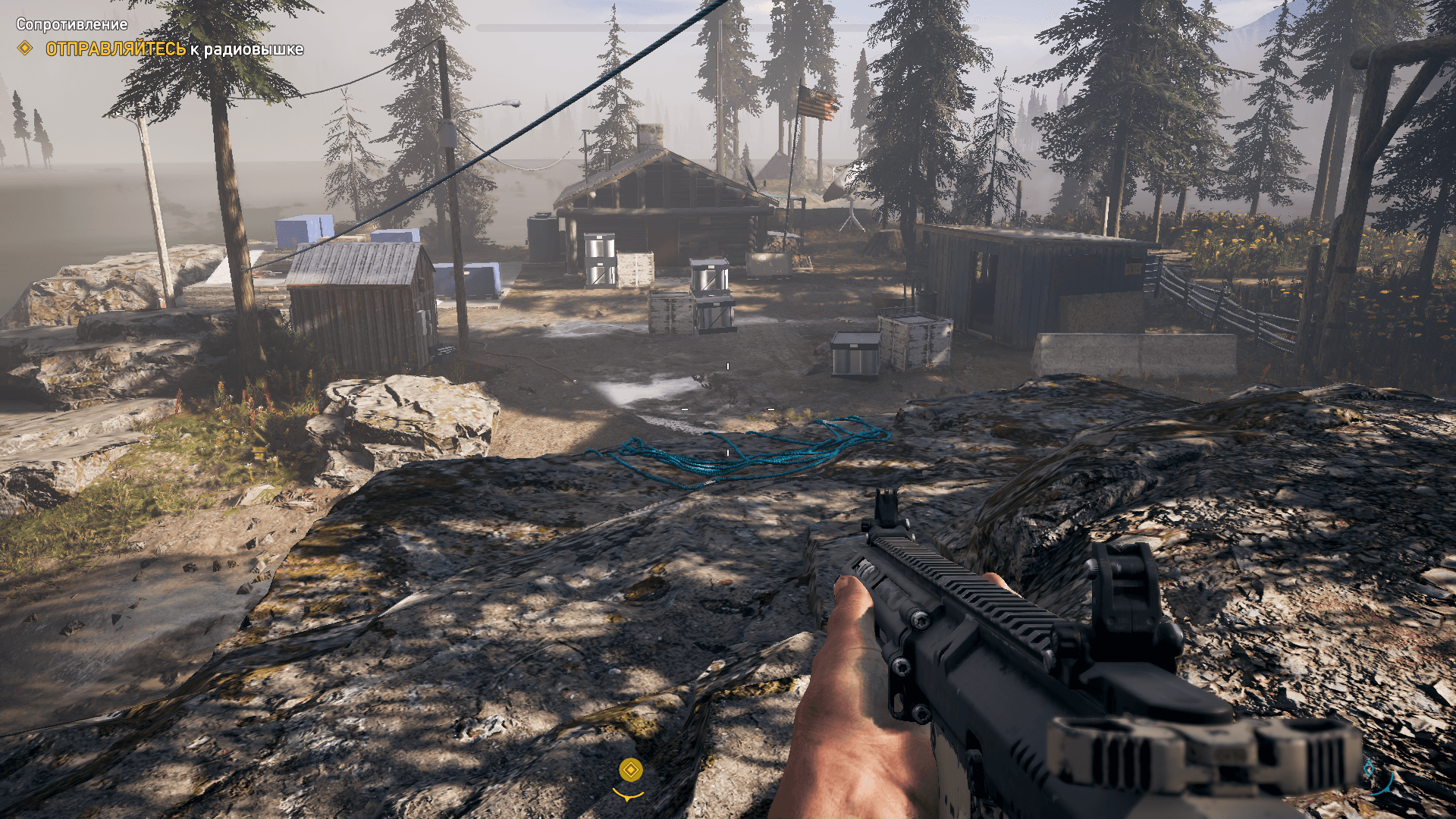Click the yellow diamond quest icon
Viewport: 1456px width, 819px height.
[25, 49]
